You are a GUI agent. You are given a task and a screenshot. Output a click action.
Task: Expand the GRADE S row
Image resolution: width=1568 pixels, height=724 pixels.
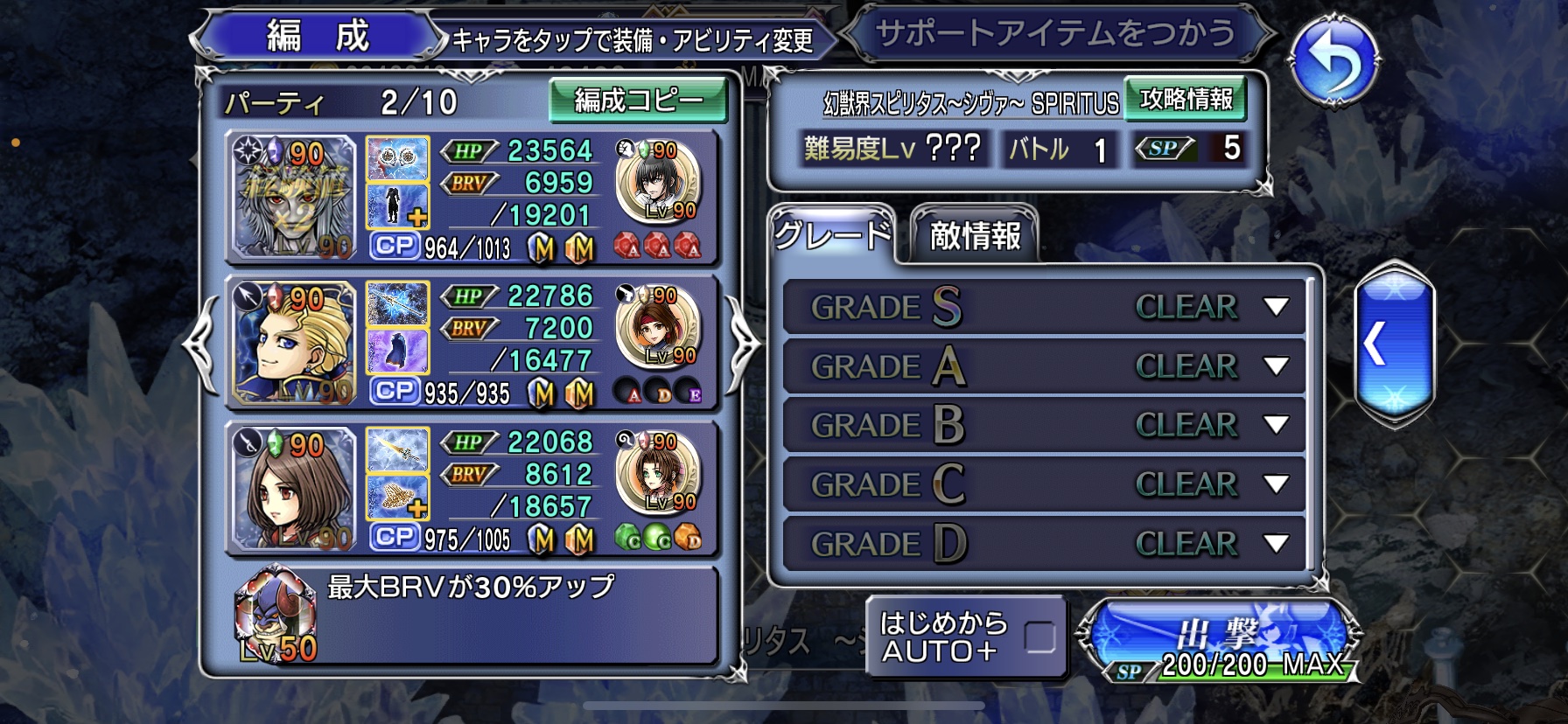point(1276,307)
